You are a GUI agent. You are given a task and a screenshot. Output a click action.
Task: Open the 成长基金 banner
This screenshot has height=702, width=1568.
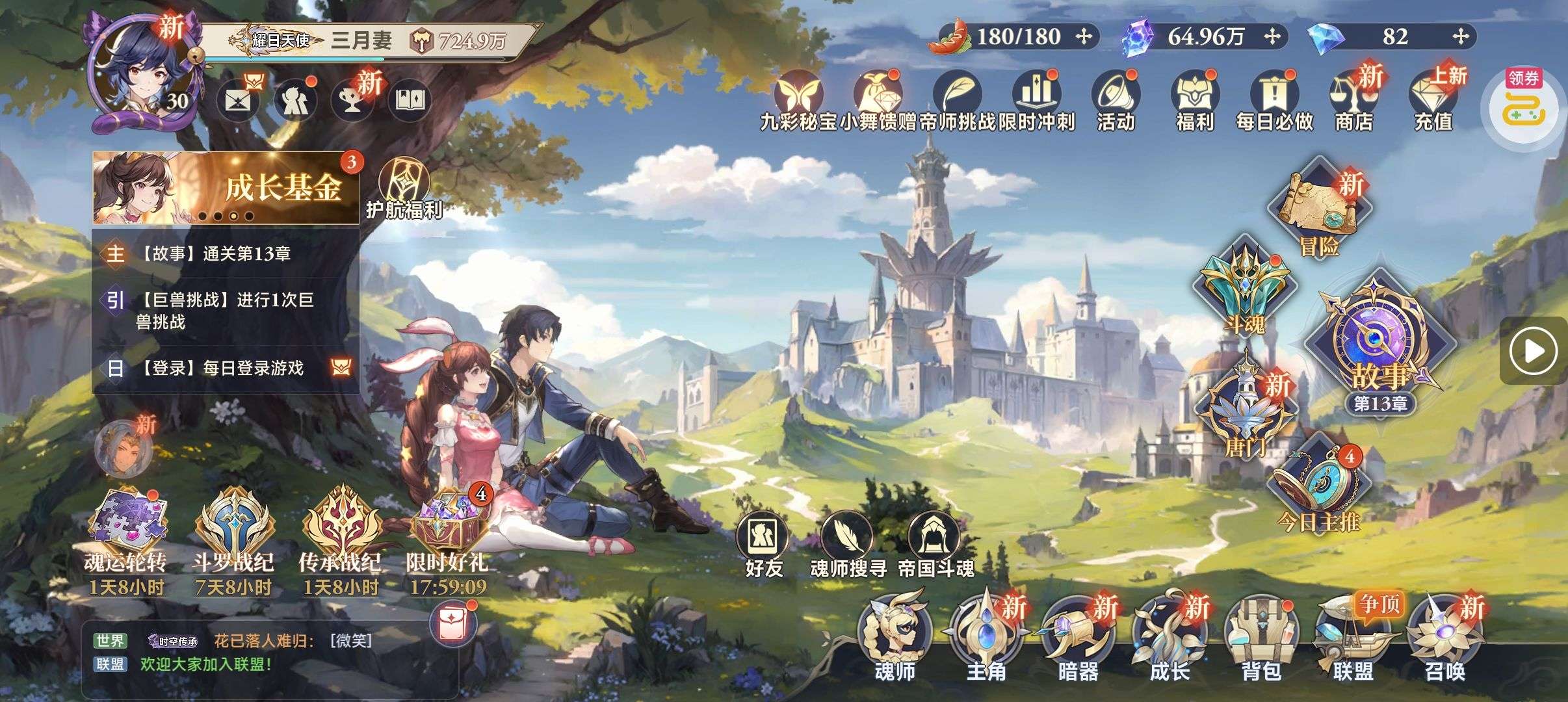pos(226,188)
